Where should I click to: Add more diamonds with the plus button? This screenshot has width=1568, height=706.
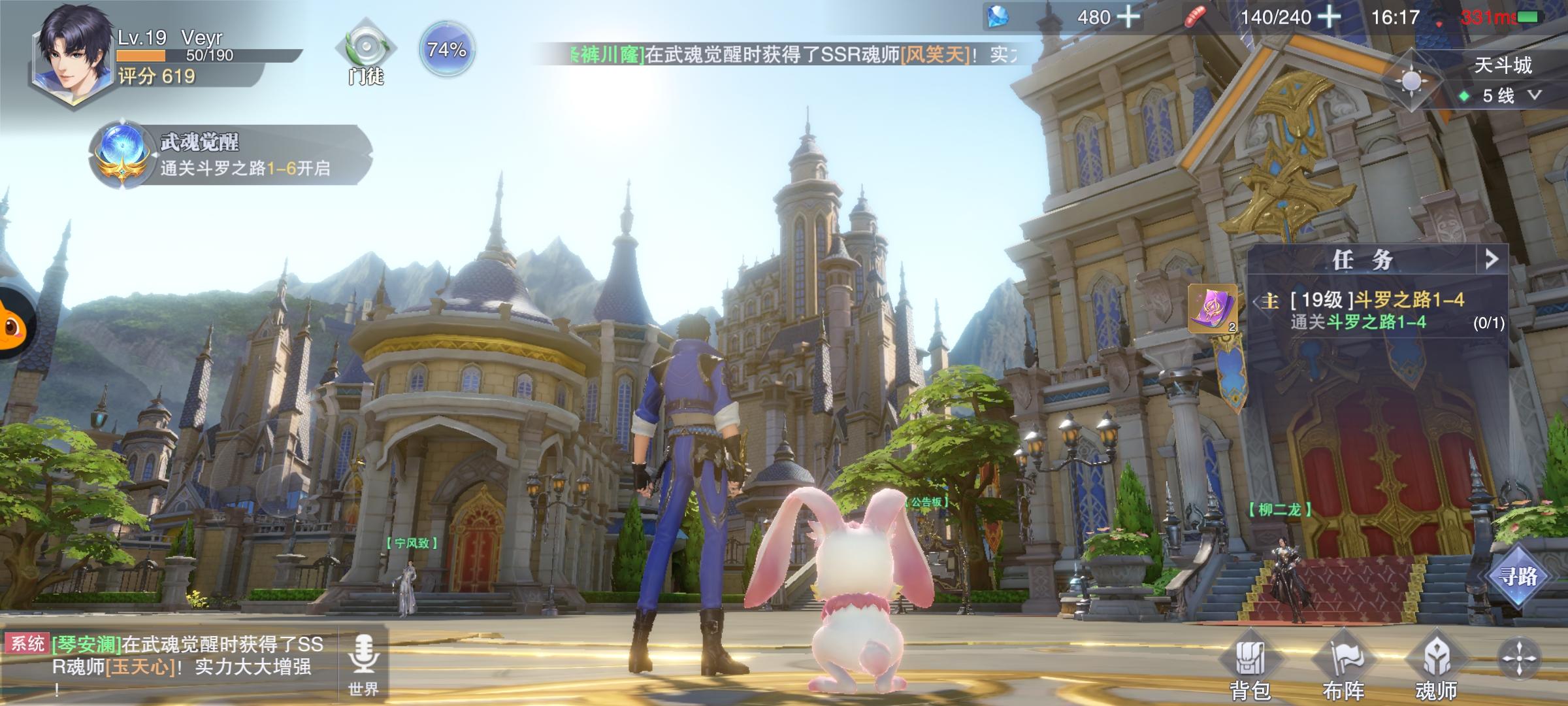(x=1128, y=17)
